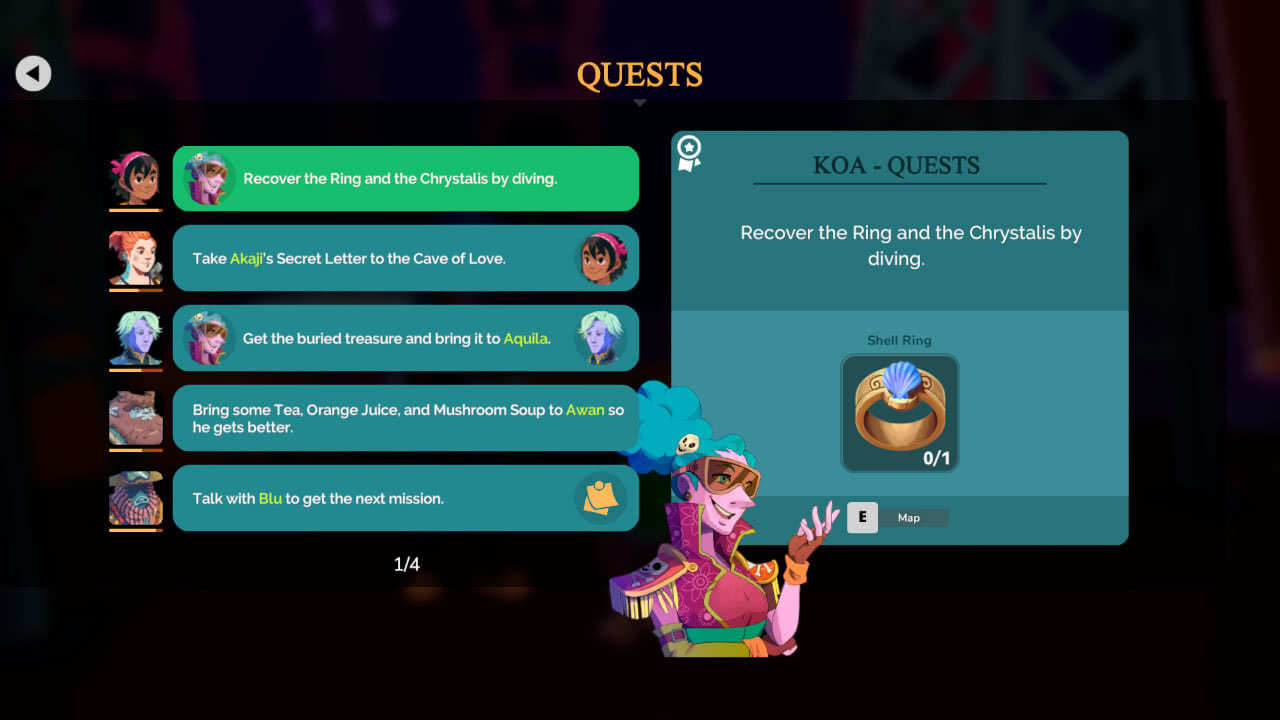Select the quest to help Awan recover
Image resolution: width=1280 pixels, height=720 pixels.
405,418
